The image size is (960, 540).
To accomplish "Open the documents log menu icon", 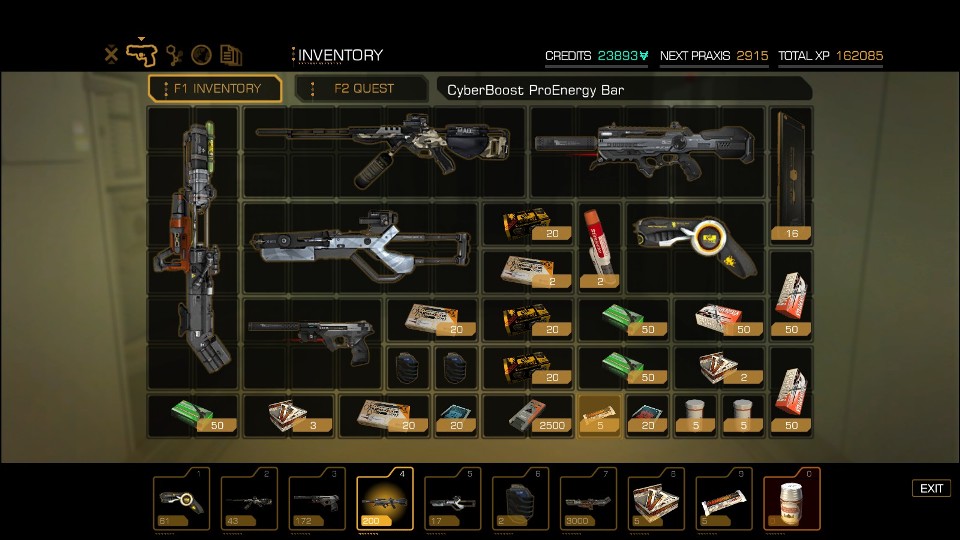I will click(x=231, y=55).
